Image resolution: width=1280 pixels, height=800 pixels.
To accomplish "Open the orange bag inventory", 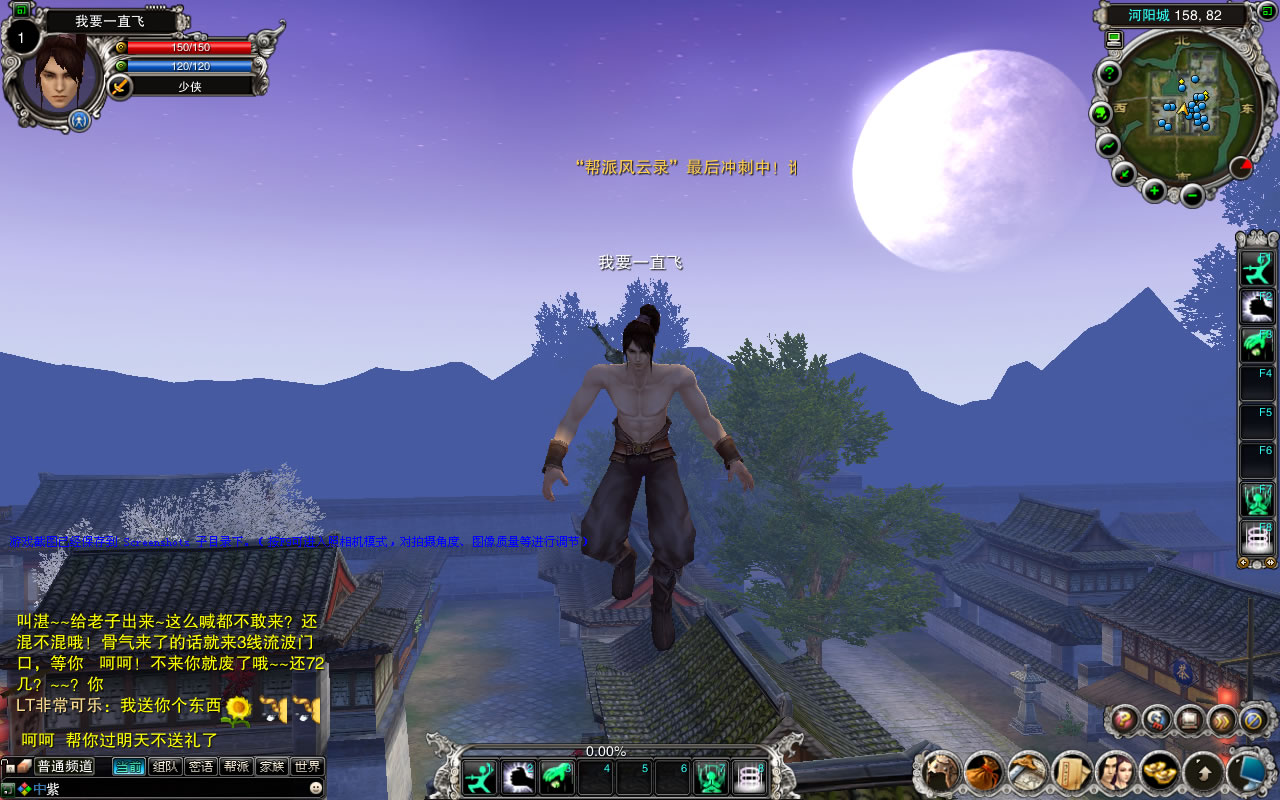I will (x=984, y=772).
